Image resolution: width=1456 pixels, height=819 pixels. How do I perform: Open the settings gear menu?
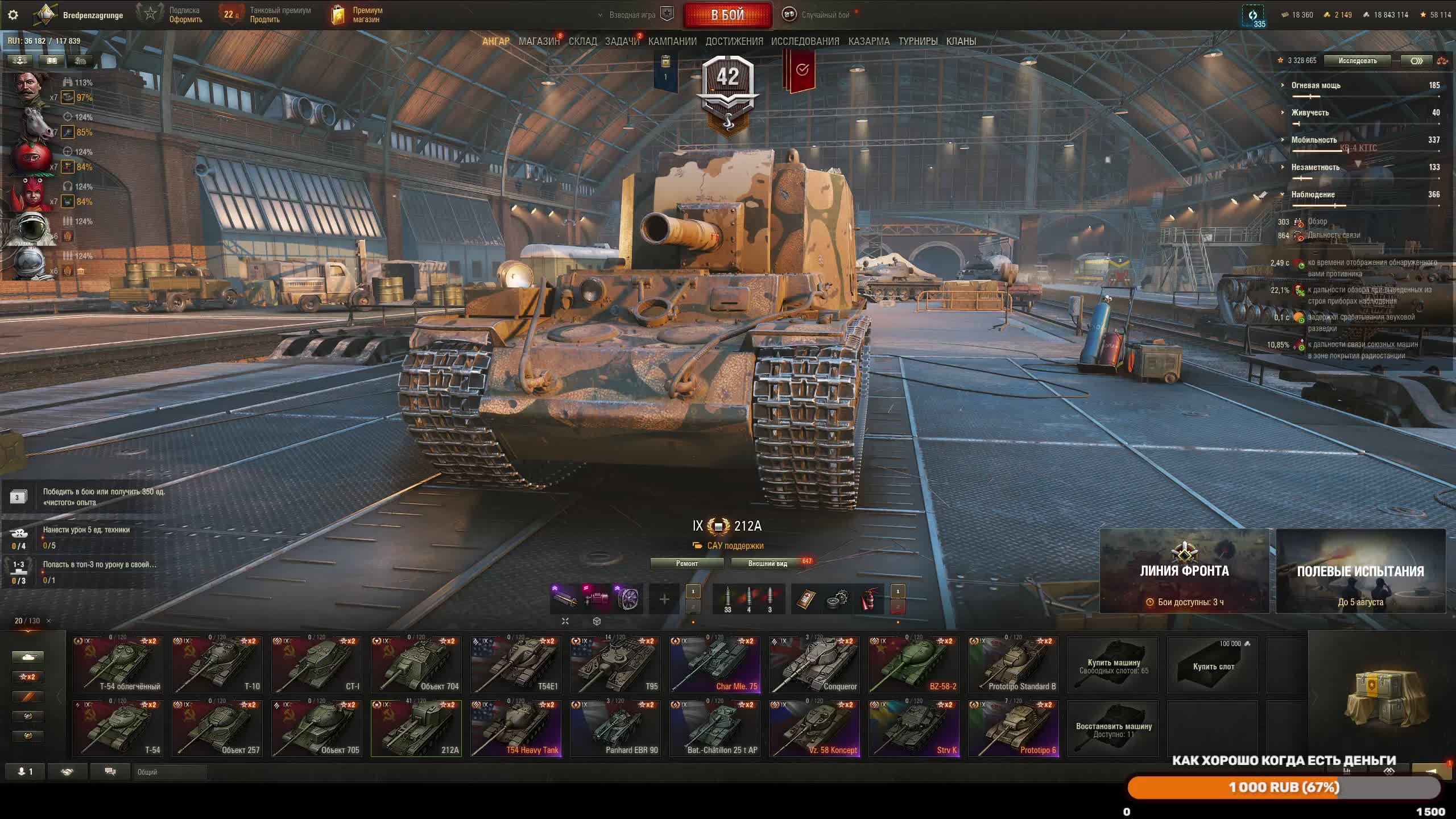(13, 15)
